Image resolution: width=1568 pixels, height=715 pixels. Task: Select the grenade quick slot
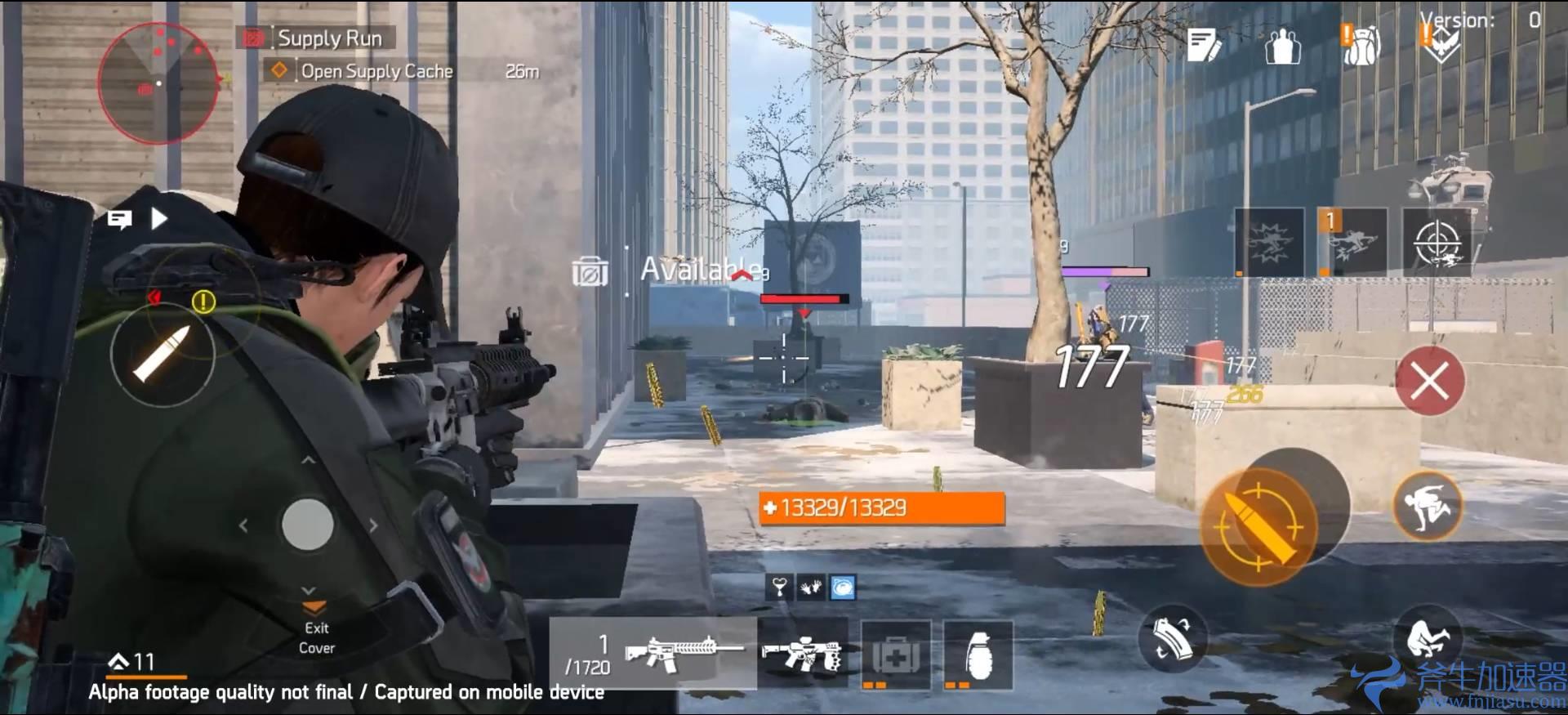980,654
